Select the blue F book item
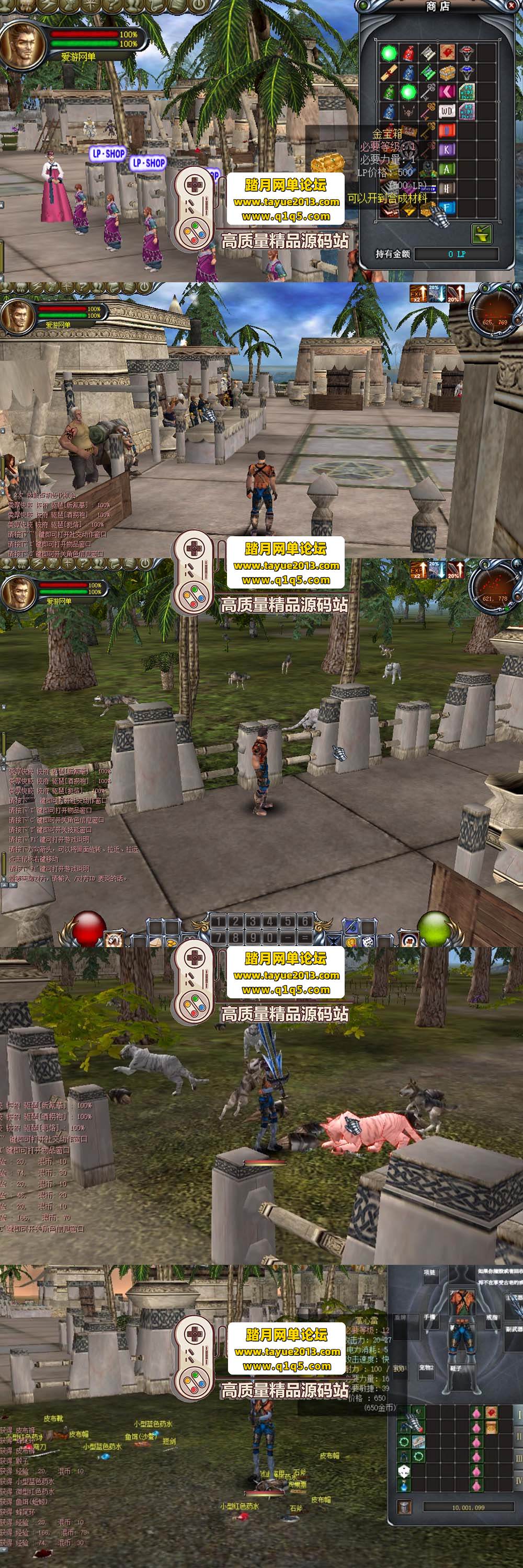This screenshot has height=1568, width=523. (x=447, y=208)
